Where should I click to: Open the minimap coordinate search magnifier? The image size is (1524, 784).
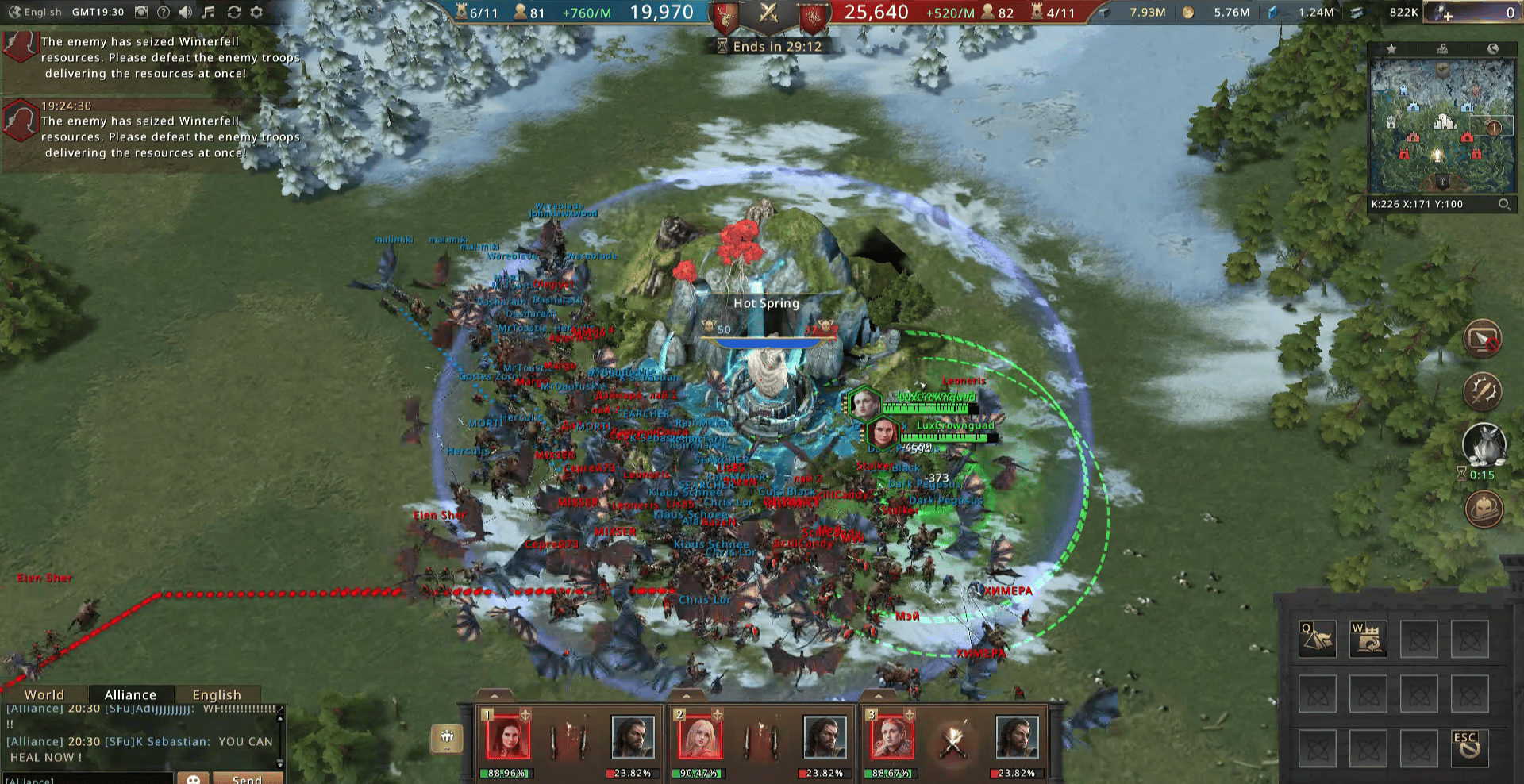1503,204
